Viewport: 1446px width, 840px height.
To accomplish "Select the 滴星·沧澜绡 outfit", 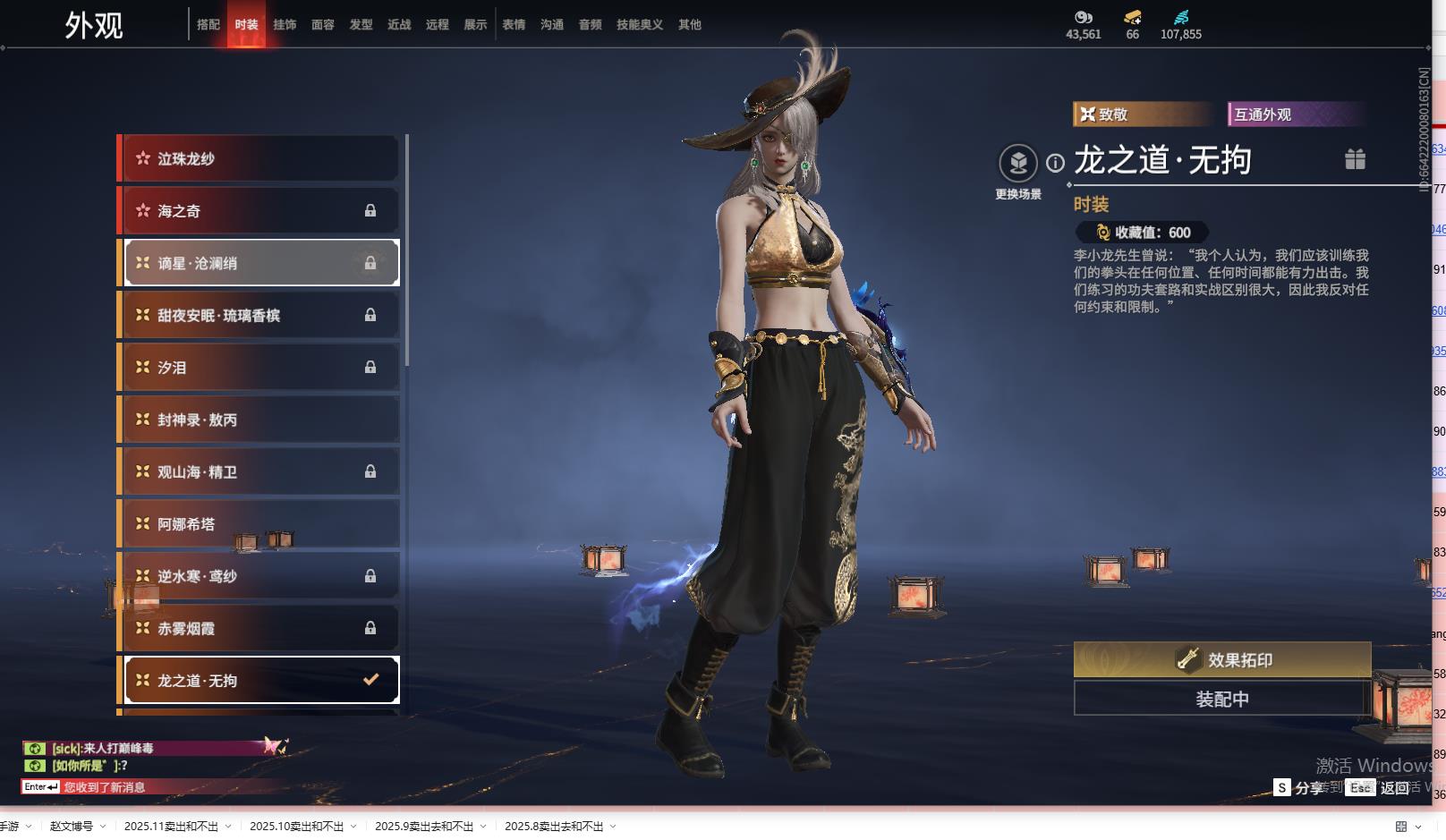I will (x=259, y=263).
